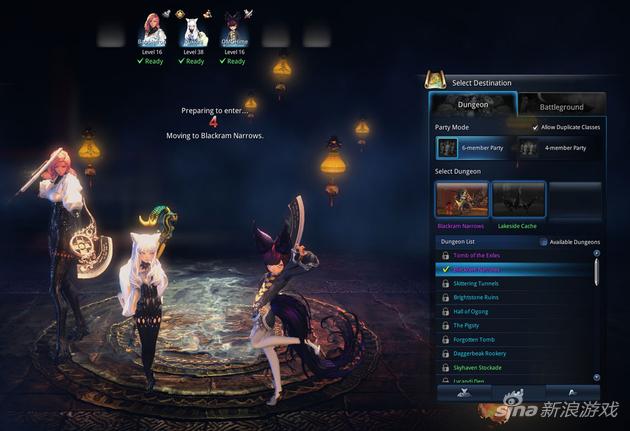This screenshot has height=431, width=630.
Task: Toggle the Available Dungeons filter
Action: (543, 242)
